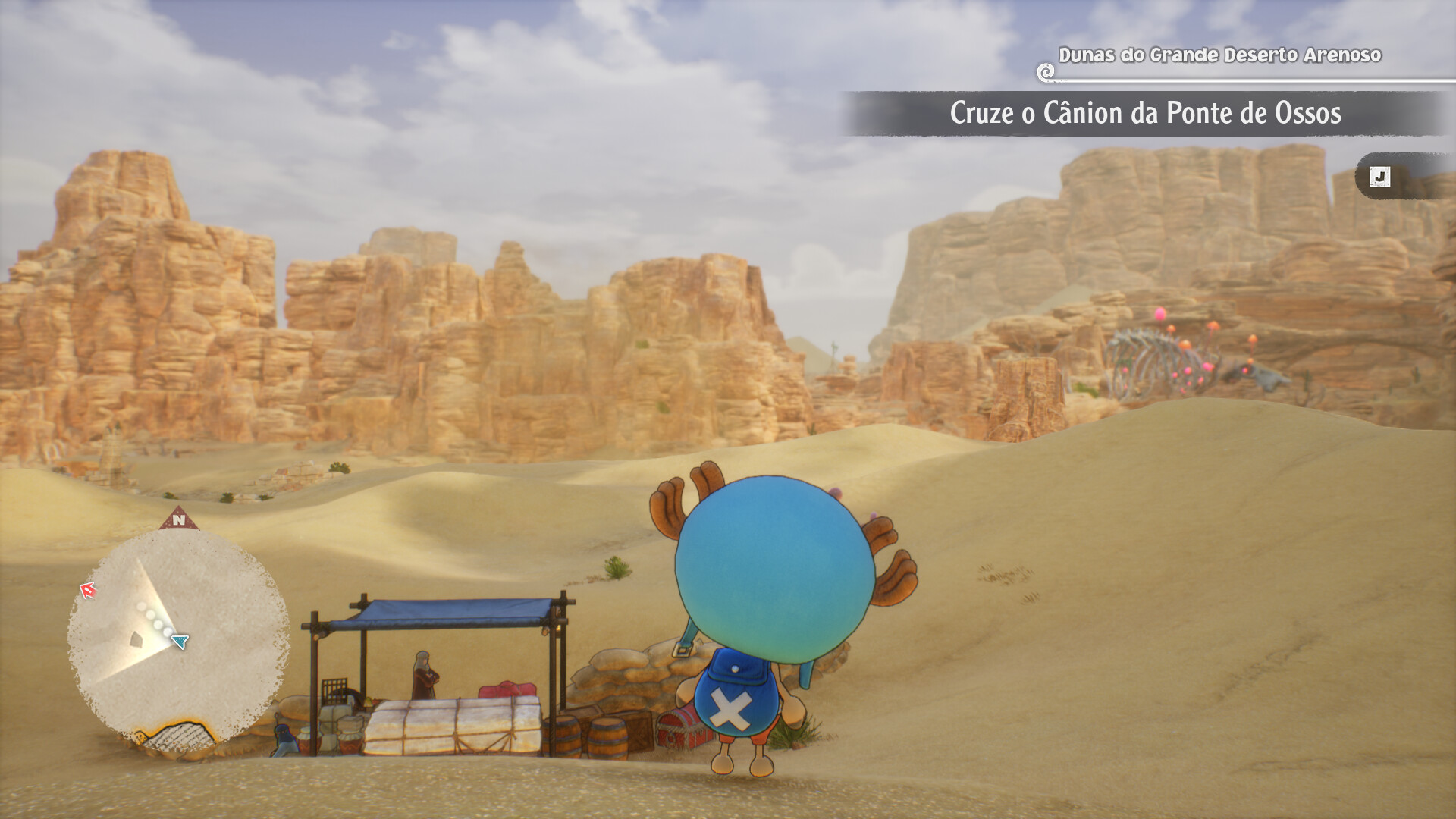
Task: Click the N compass marker above the minimap
Action: (179, 519)
